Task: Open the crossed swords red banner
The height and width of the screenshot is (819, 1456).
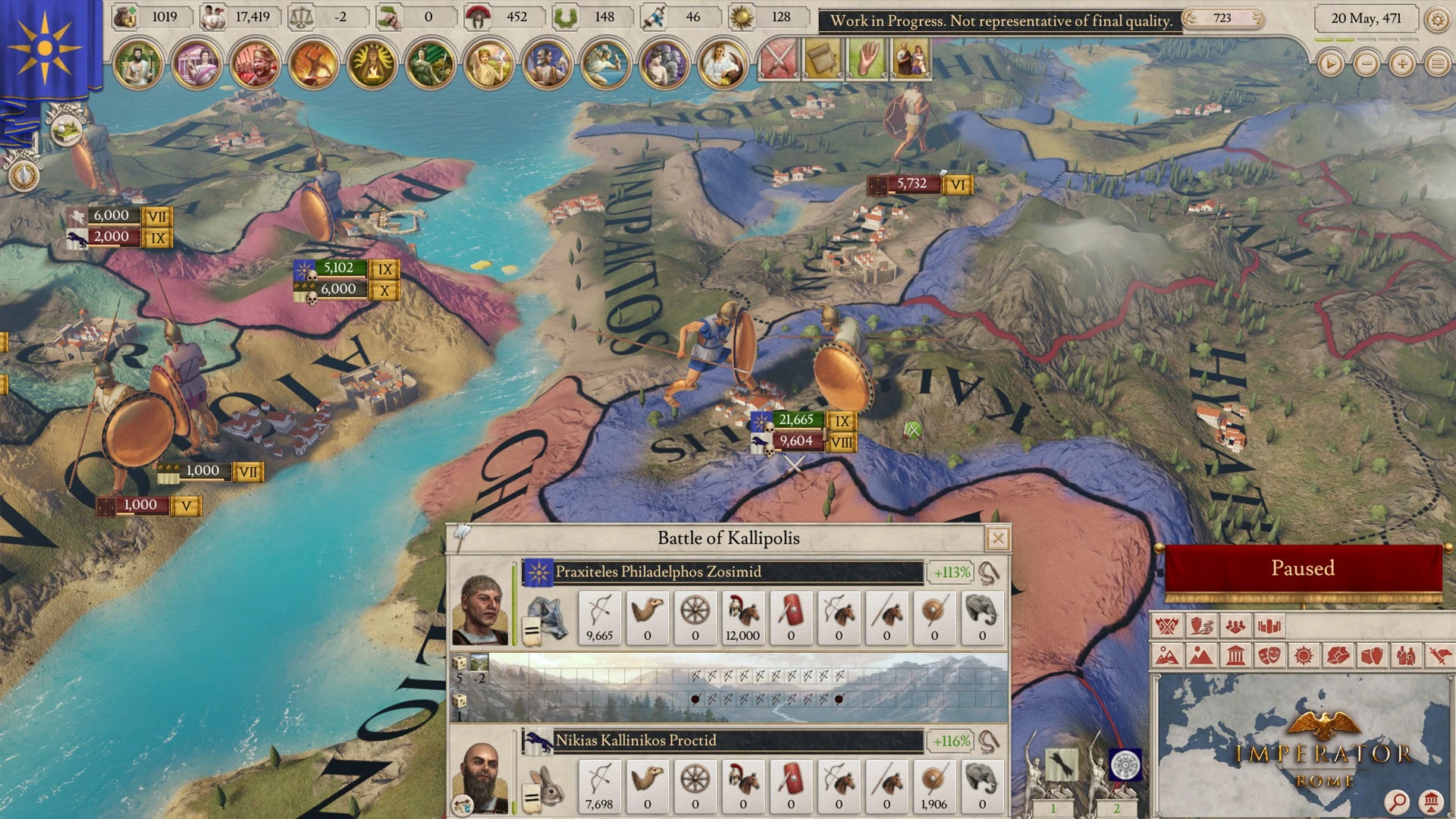Action: [x=778, y=58]
